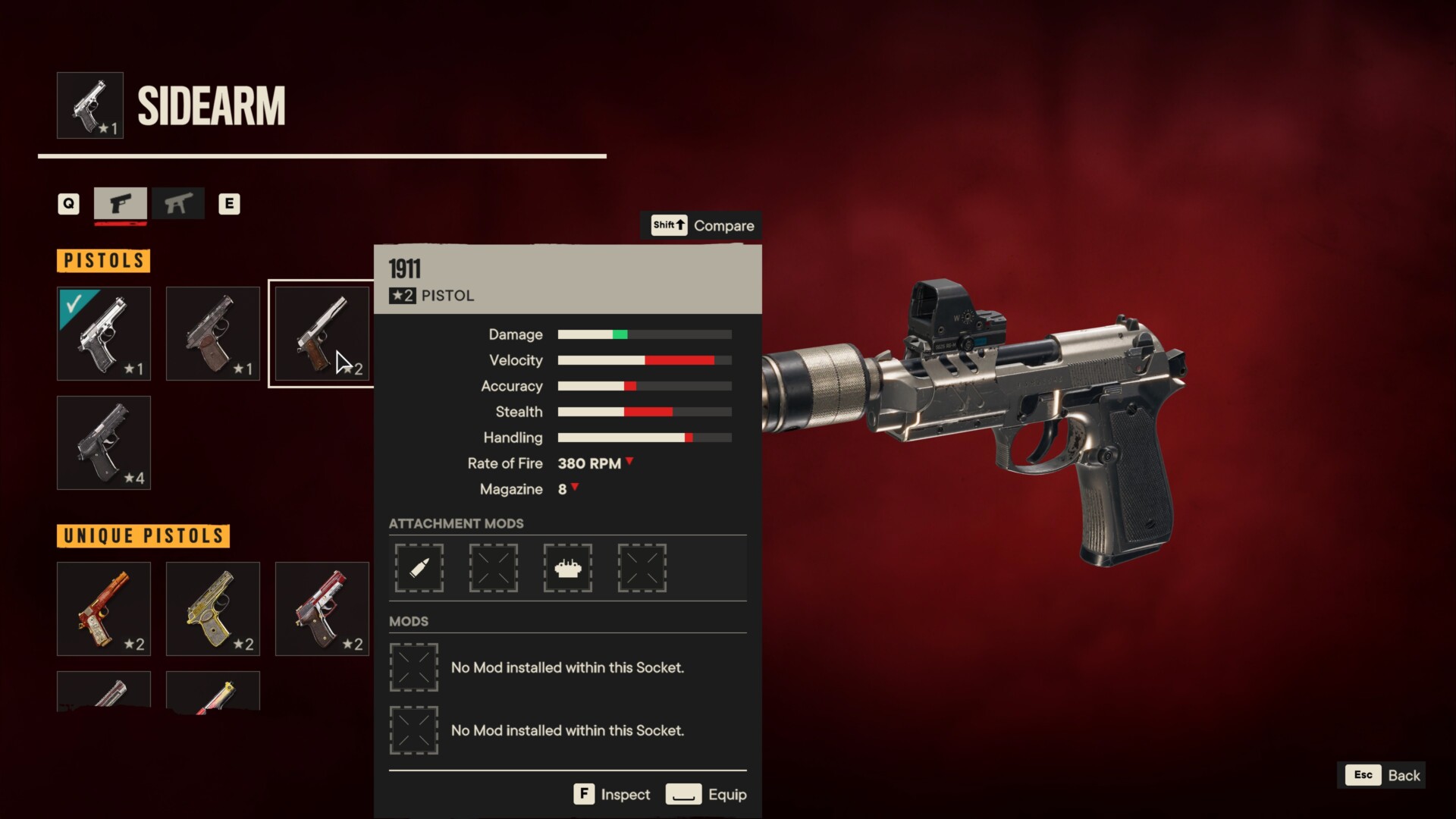Select the red and silver unique pistol

(x=322, y=609)
